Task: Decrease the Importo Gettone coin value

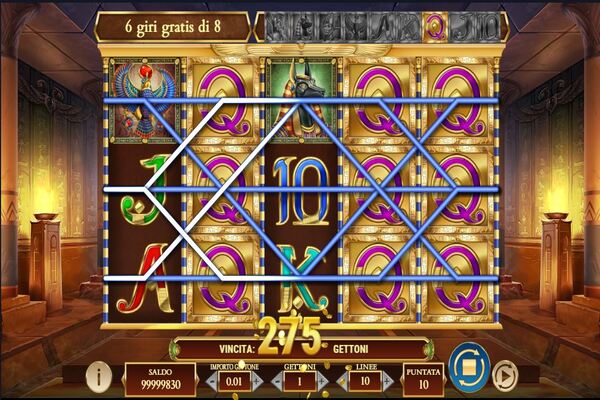Action: [211, 381]
